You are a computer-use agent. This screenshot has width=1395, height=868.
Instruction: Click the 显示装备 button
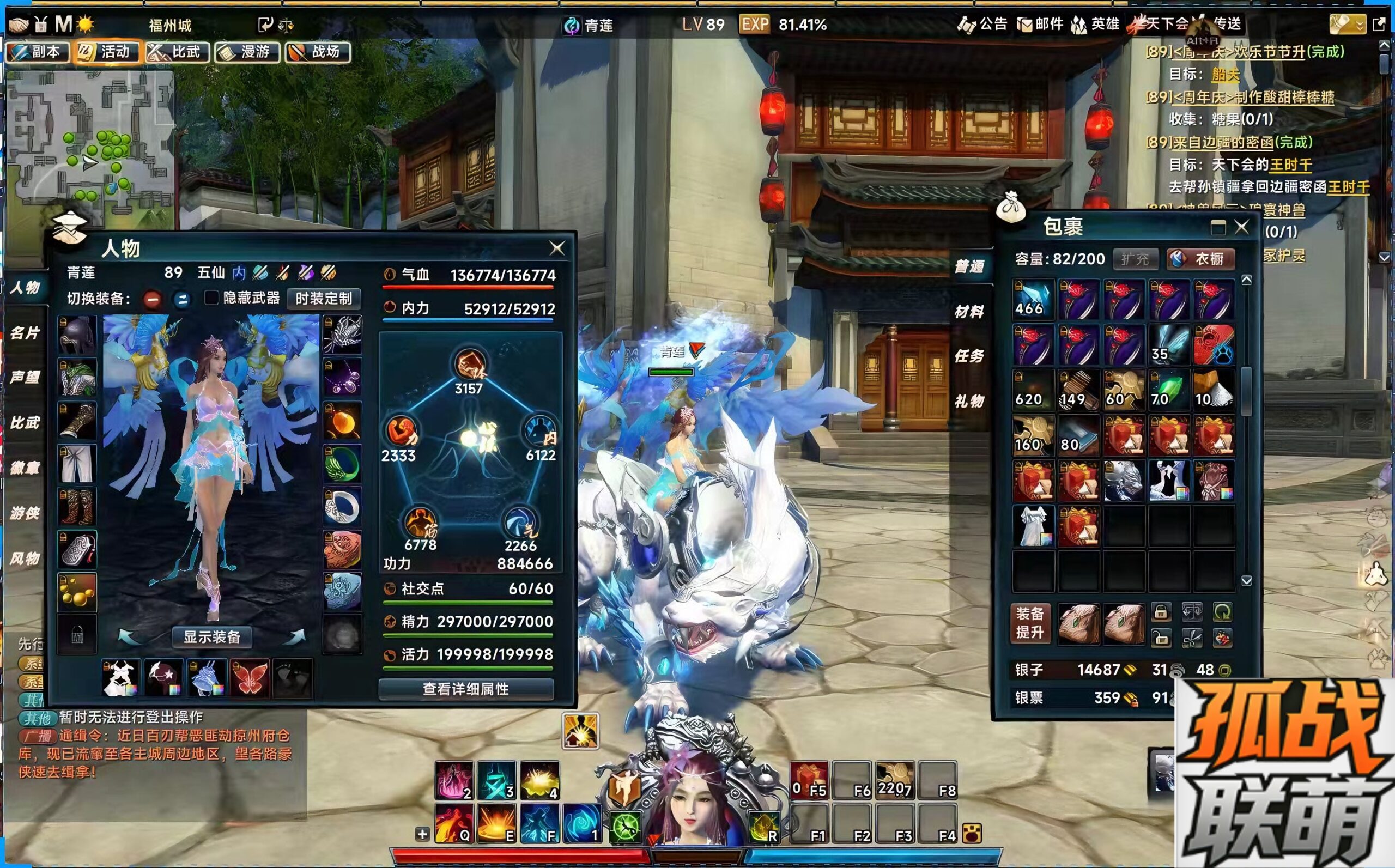(212, 636)
